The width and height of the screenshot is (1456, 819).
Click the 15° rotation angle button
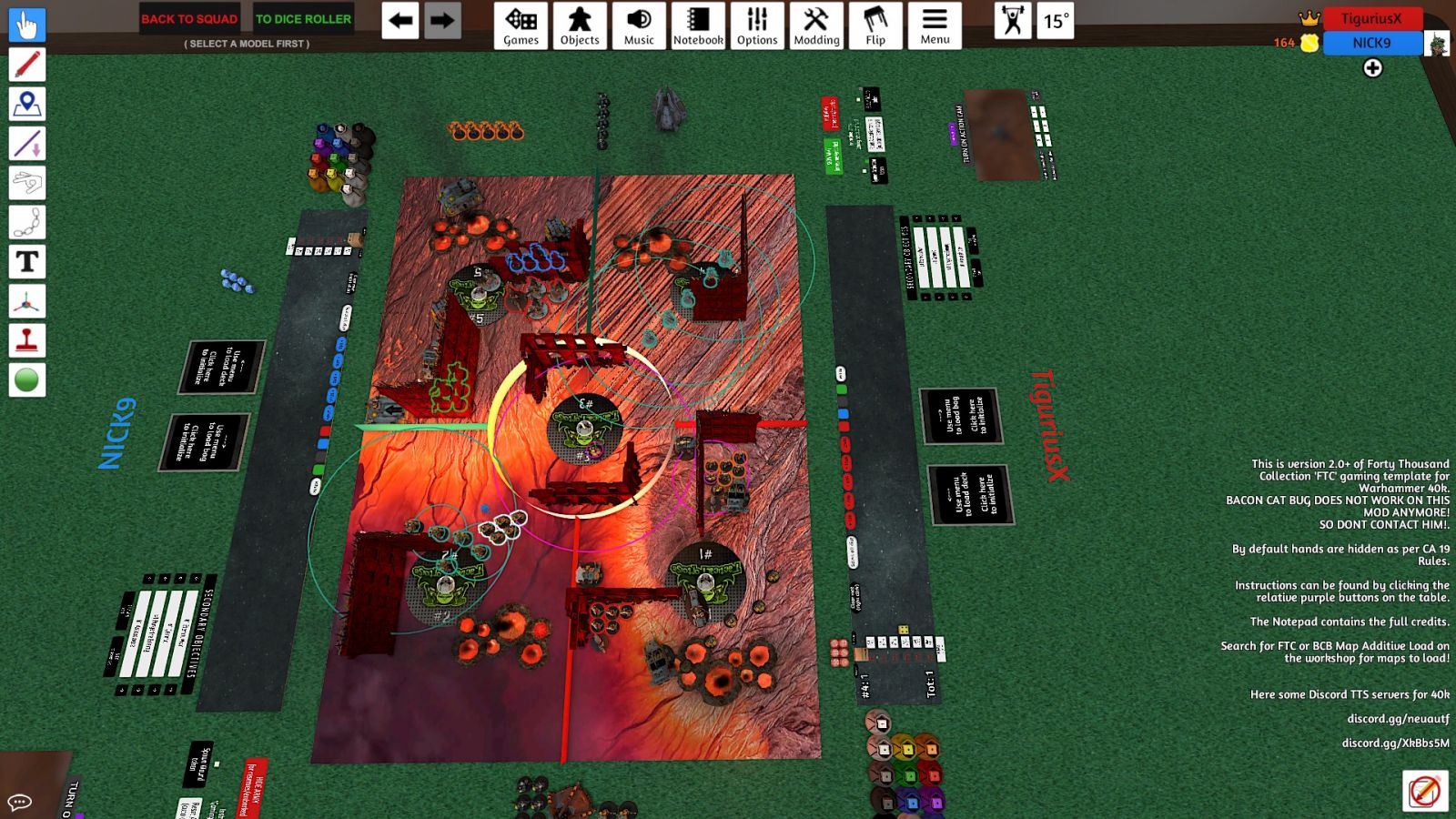click(x=1057, y=21)
